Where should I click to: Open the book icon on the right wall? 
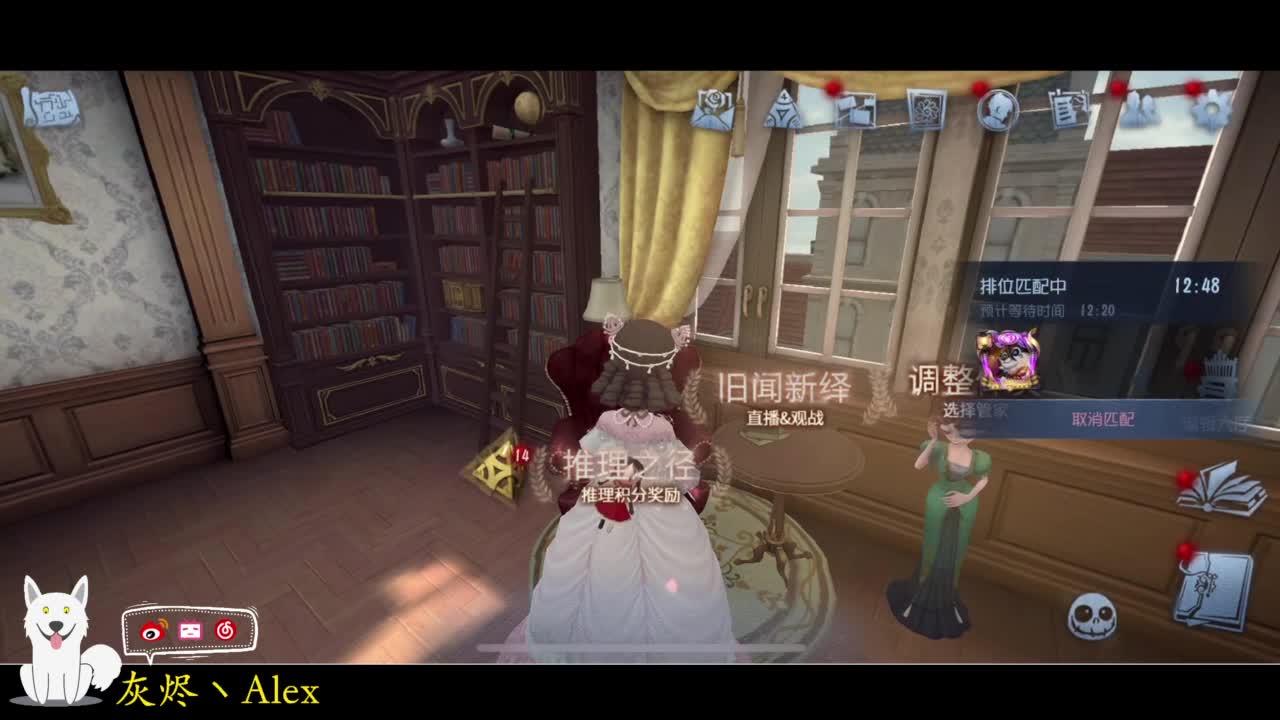(x=1222, y=490)
